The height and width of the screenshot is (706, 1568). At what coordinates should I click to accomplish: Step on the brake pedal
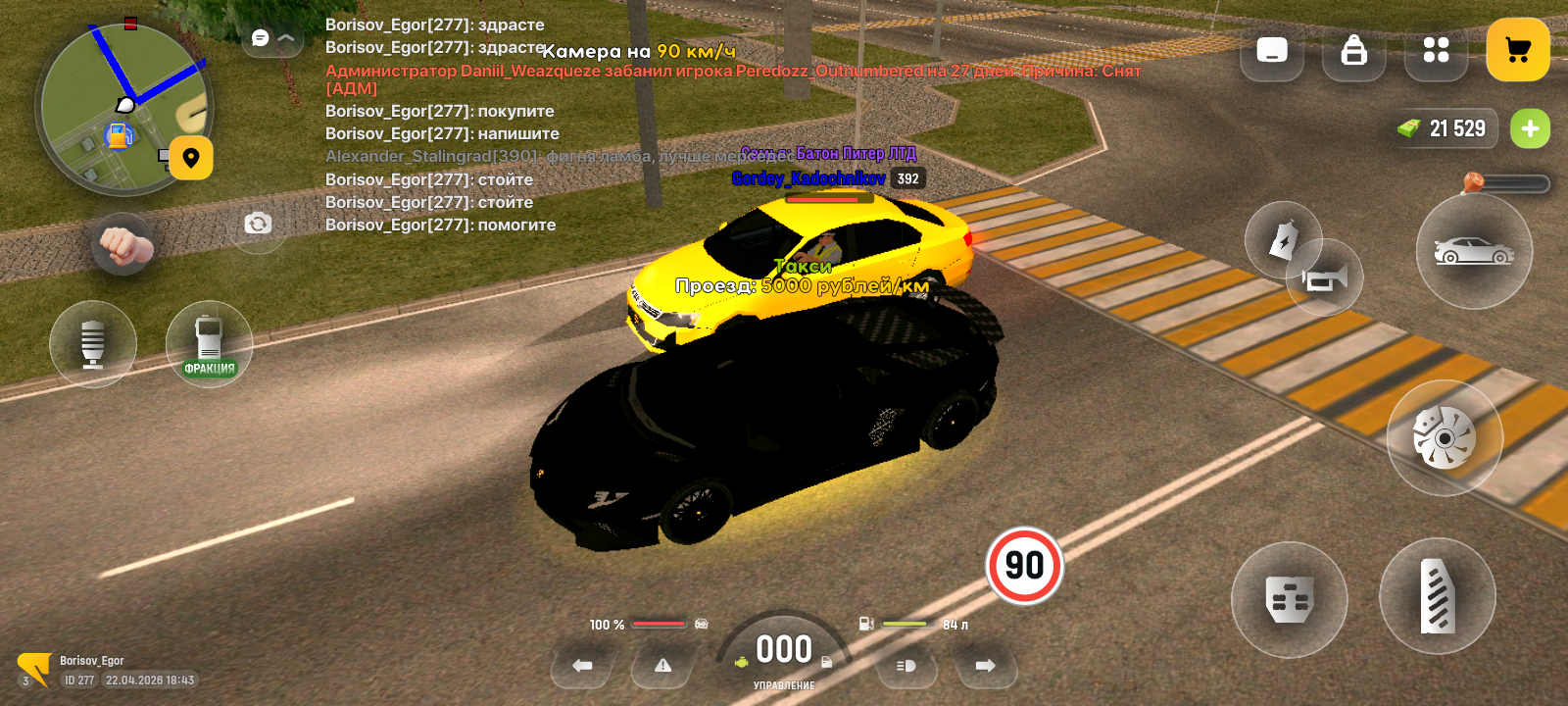point(1289,599)
